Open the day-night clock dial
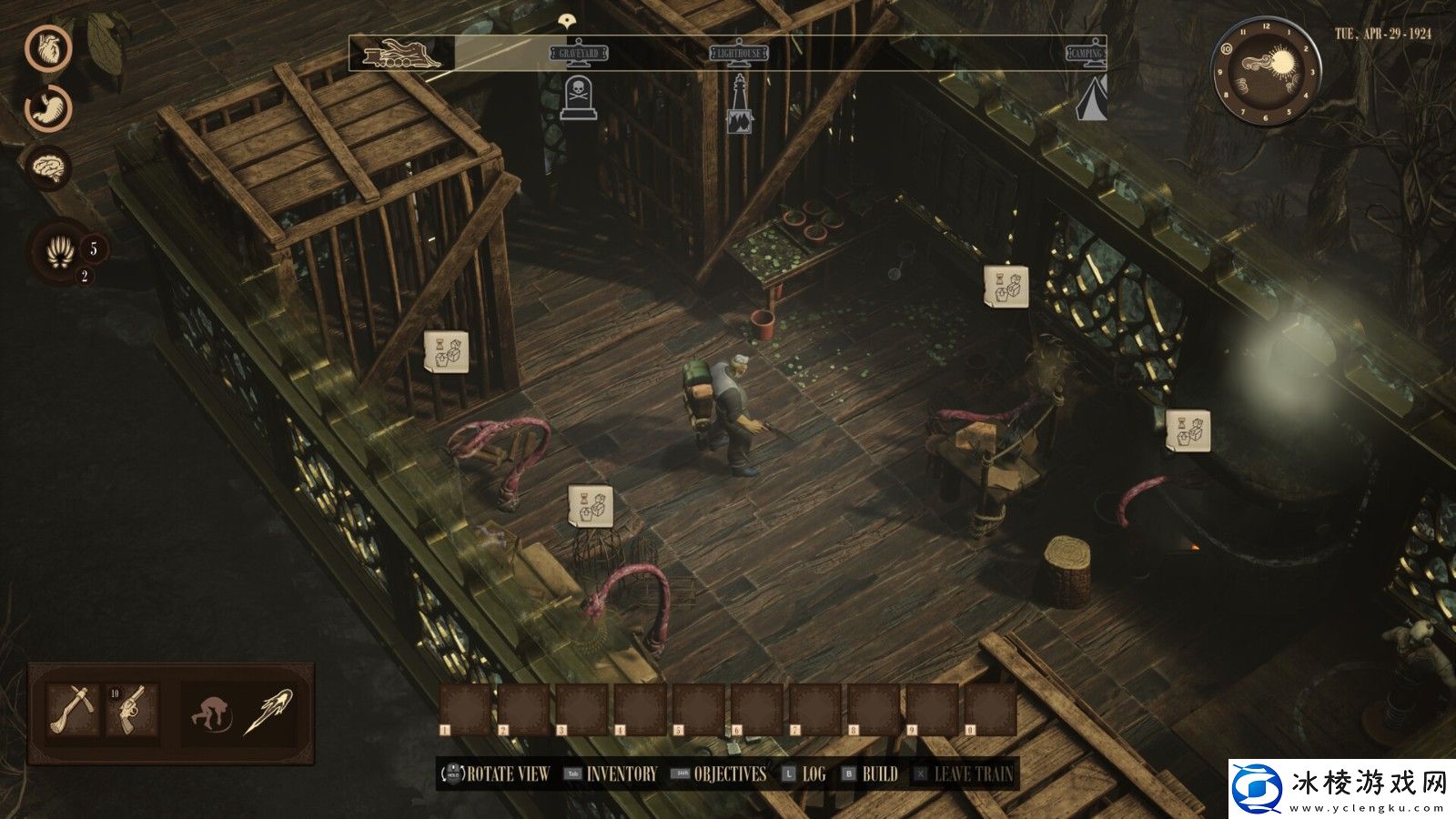 [1265, 71]
